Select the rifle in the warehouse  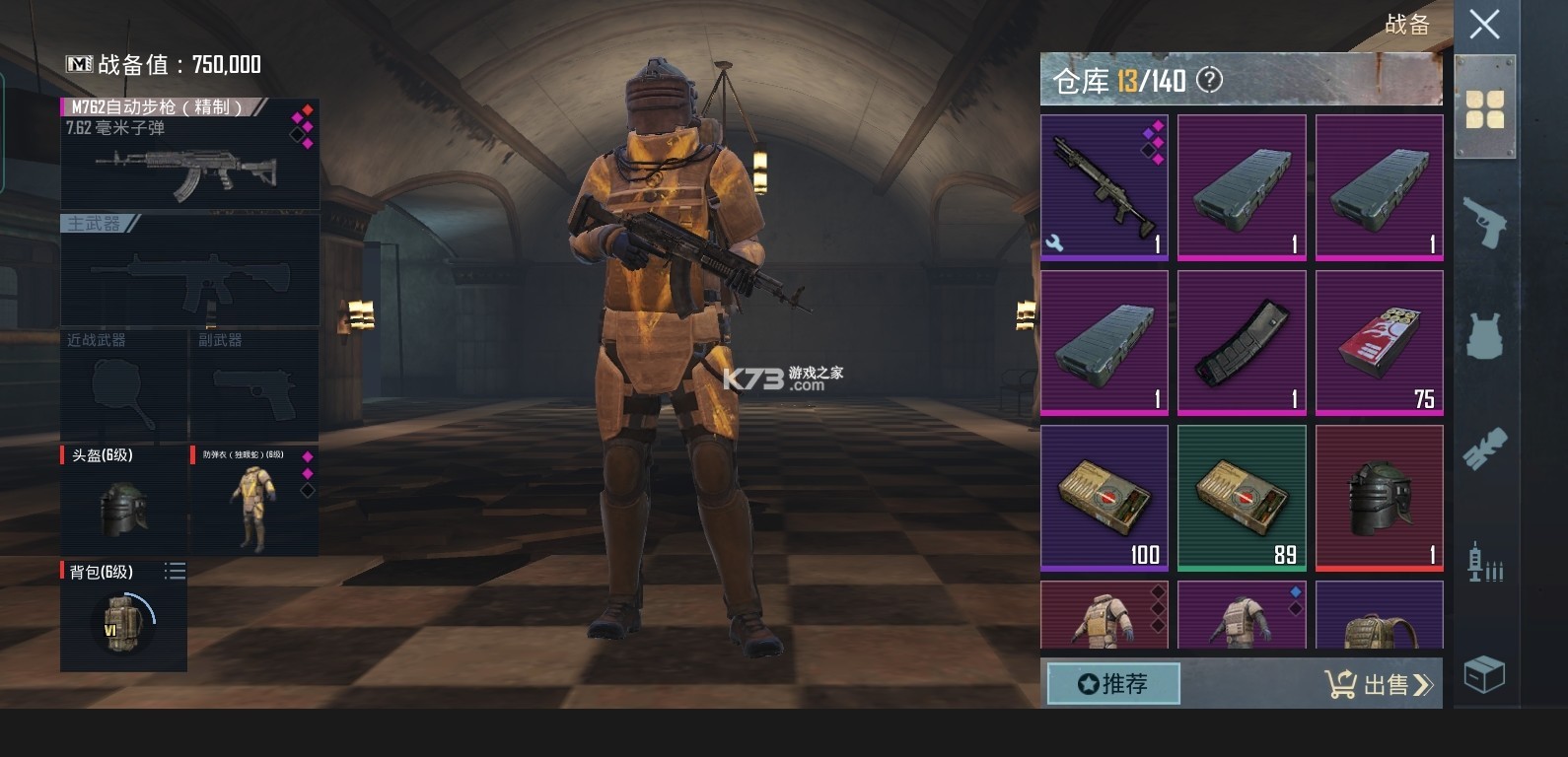point(1105,186)
